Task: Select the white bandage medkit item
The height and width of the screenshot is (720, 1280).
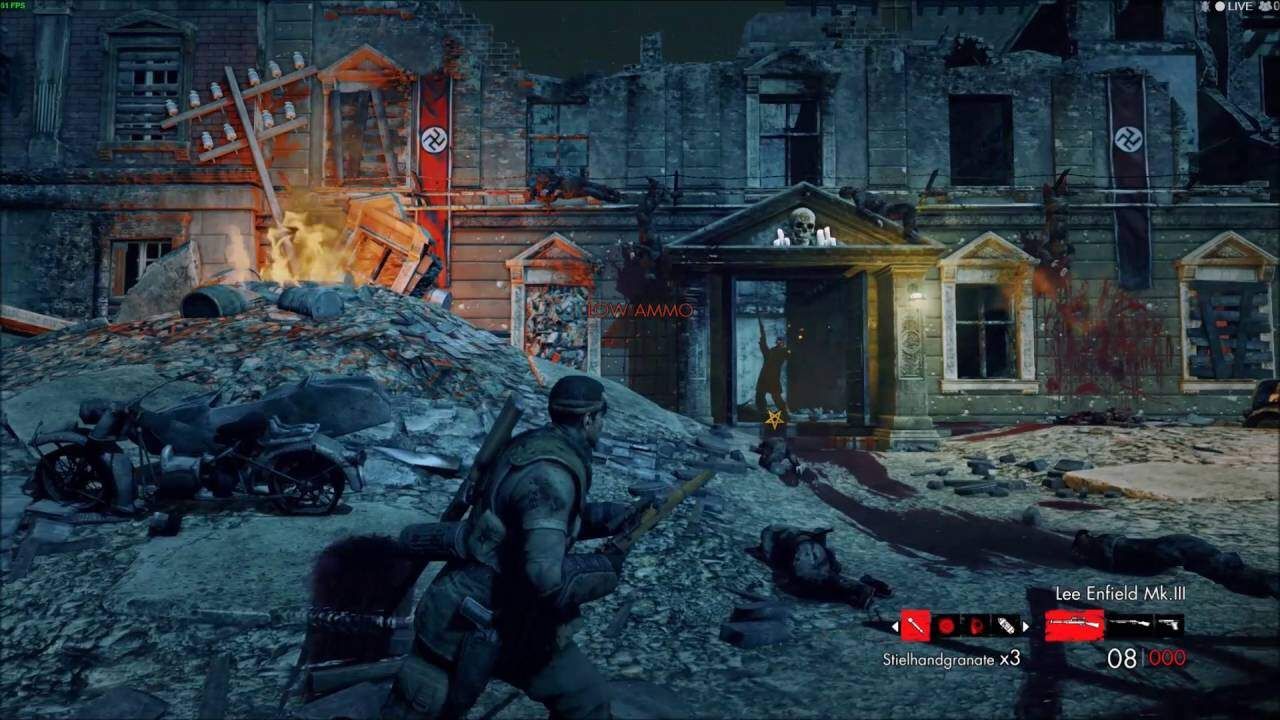Action: [x=1004, y=626]
